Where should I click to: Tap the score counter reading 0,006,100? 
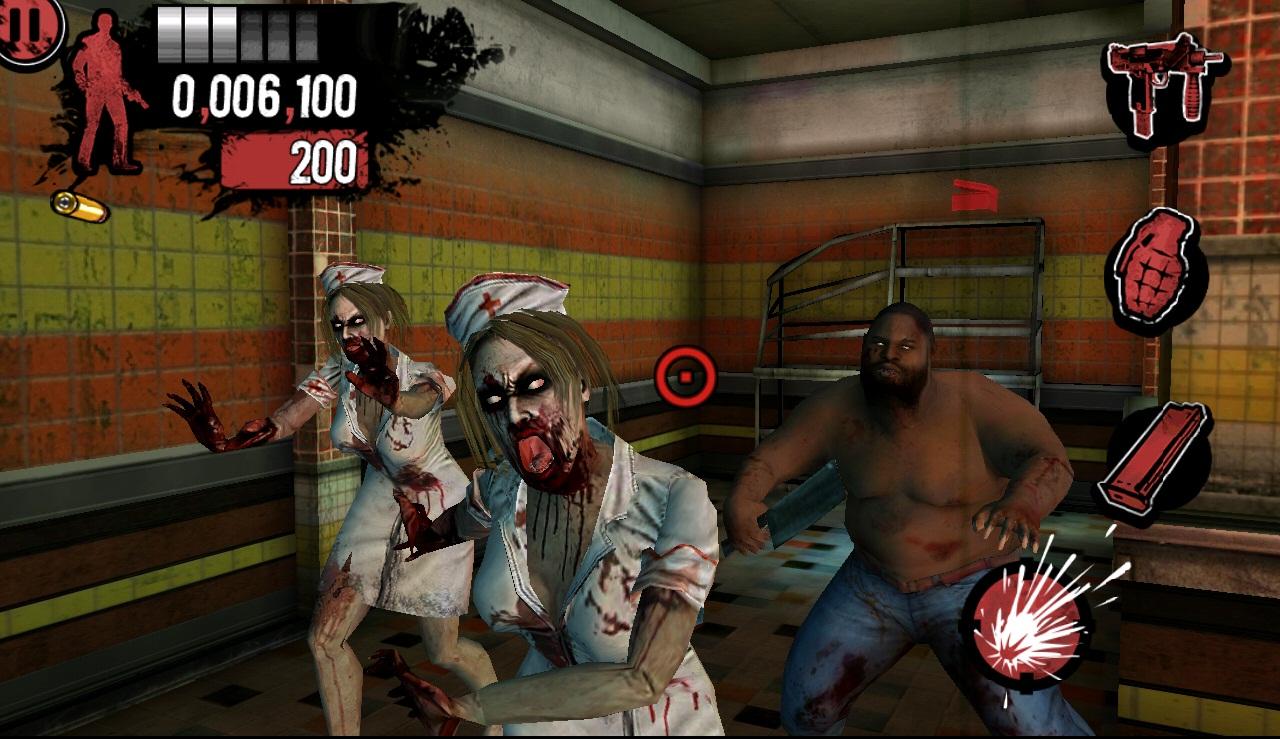click(x=266, y=98)
